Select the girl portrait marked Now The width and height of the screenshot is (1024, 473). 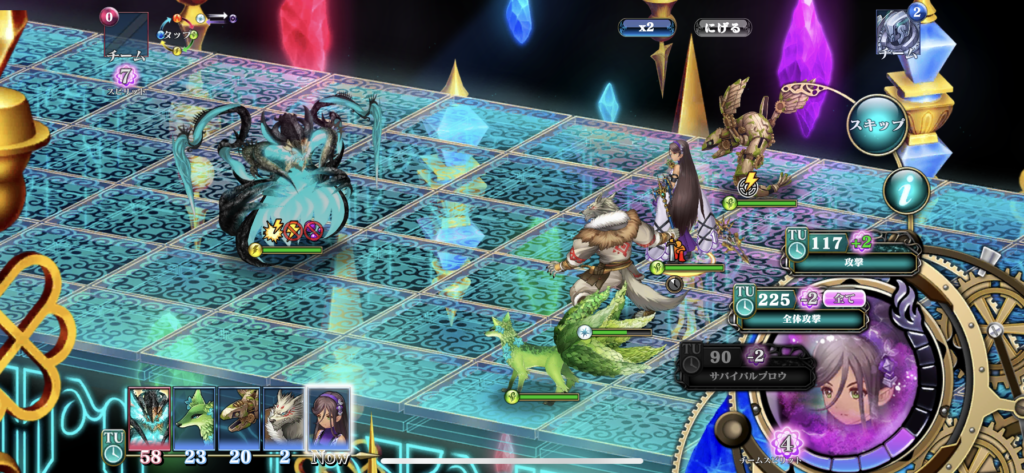point(329,417)
